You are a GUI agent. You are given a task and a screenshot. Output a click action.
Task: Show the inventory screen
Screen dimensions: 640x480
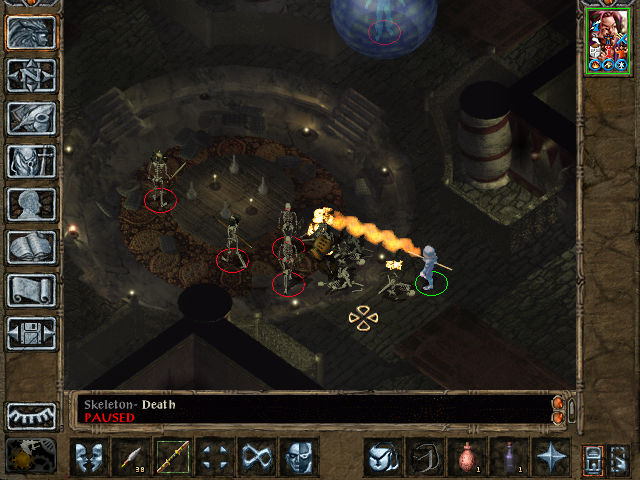31,161
